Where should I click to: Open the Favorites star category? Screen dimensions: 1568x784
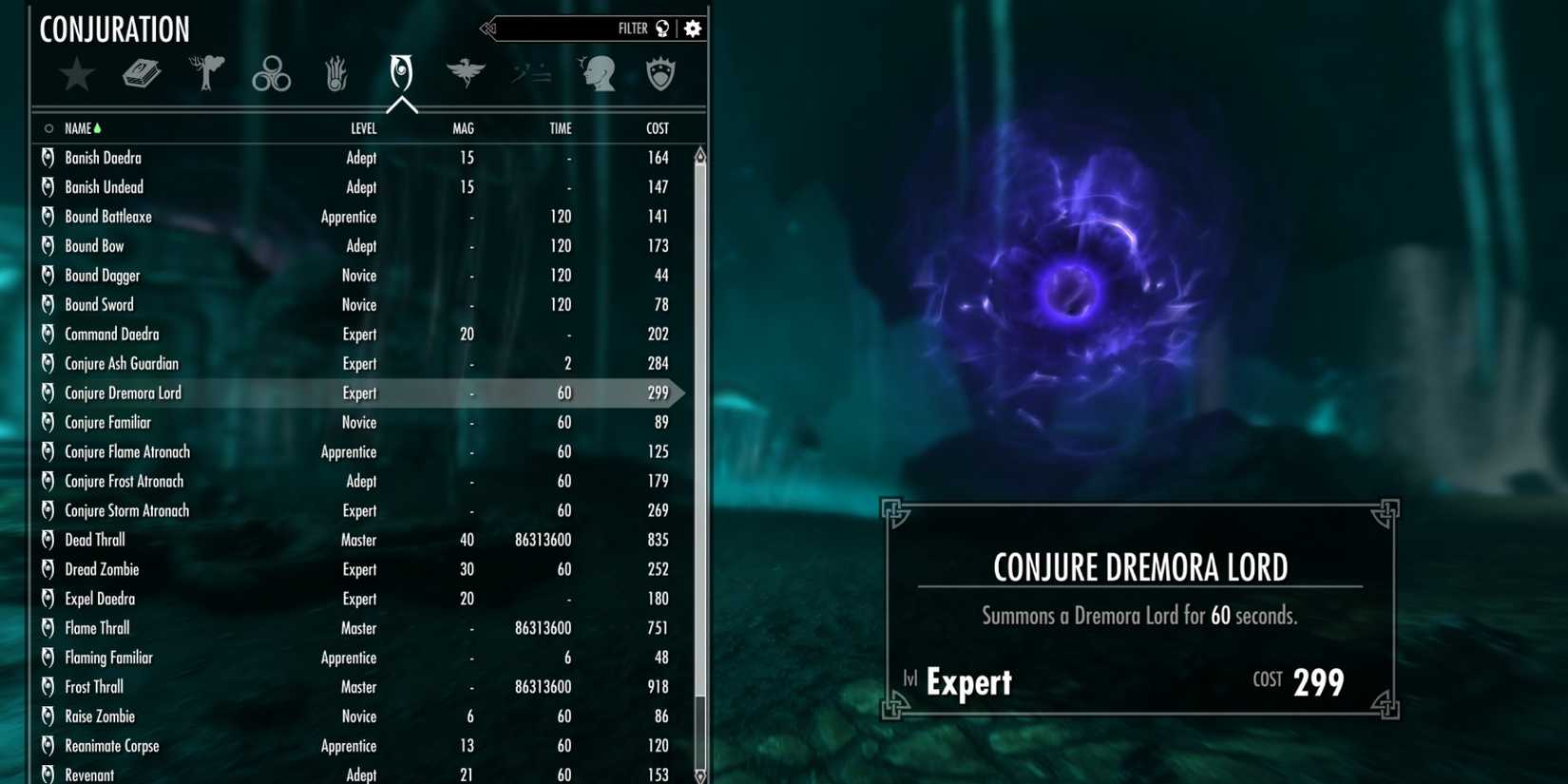76,73
